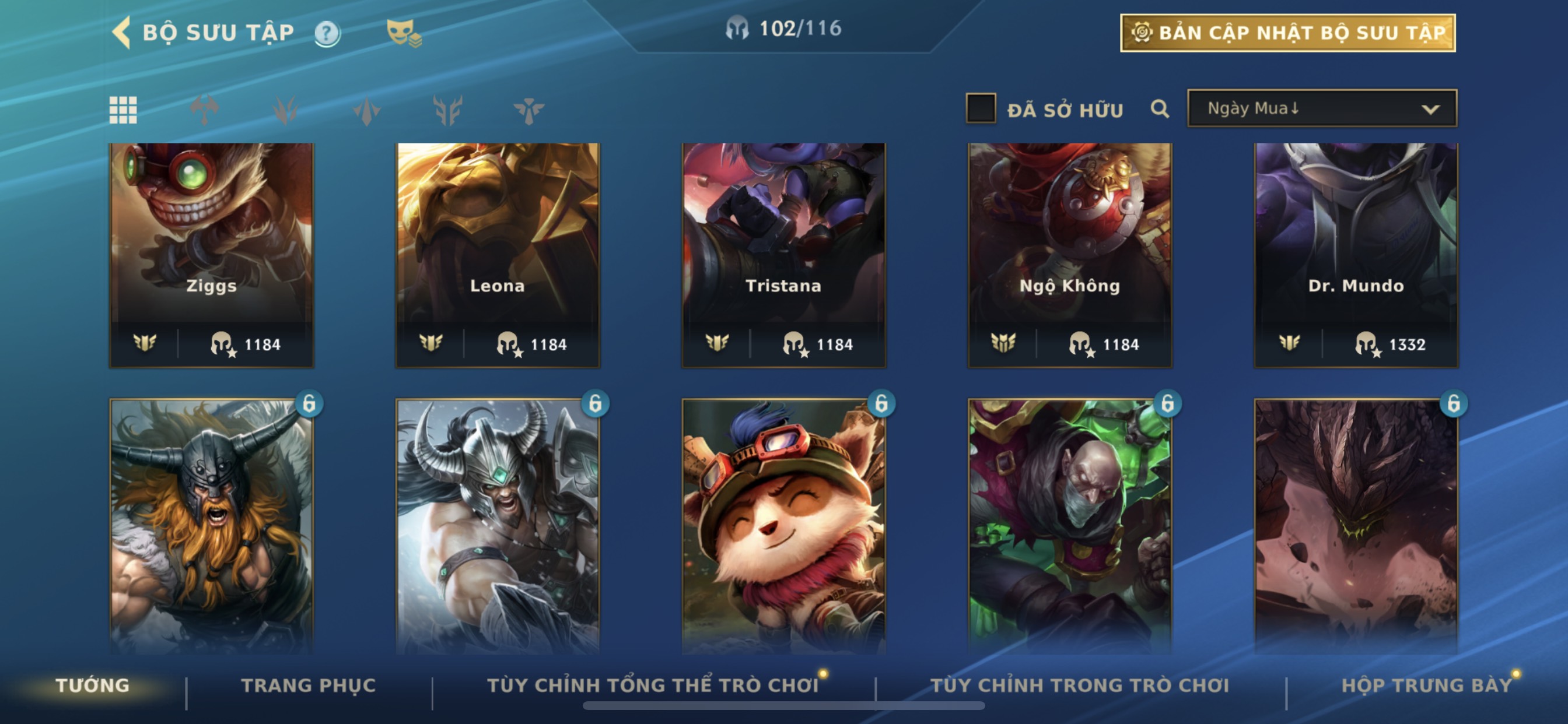Open Bản Cập Nhật Bộ Sưu Tập
Image resolution: width=1568 pixels, height=724 pixels.
(1287, 33)
